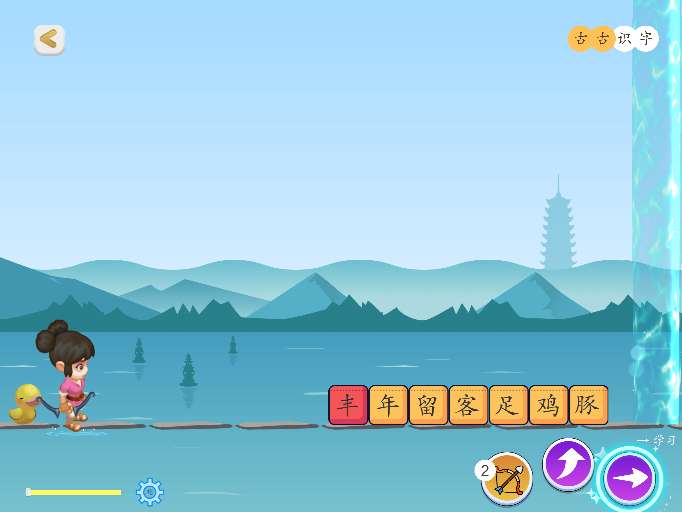Tap the purple jump arrow button

click(568, 464)
